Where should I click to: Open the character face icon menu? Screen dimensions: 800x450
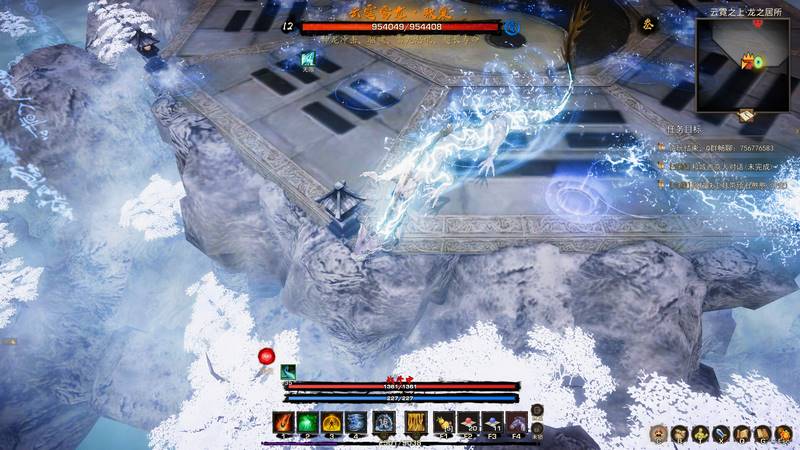(659, 434)
